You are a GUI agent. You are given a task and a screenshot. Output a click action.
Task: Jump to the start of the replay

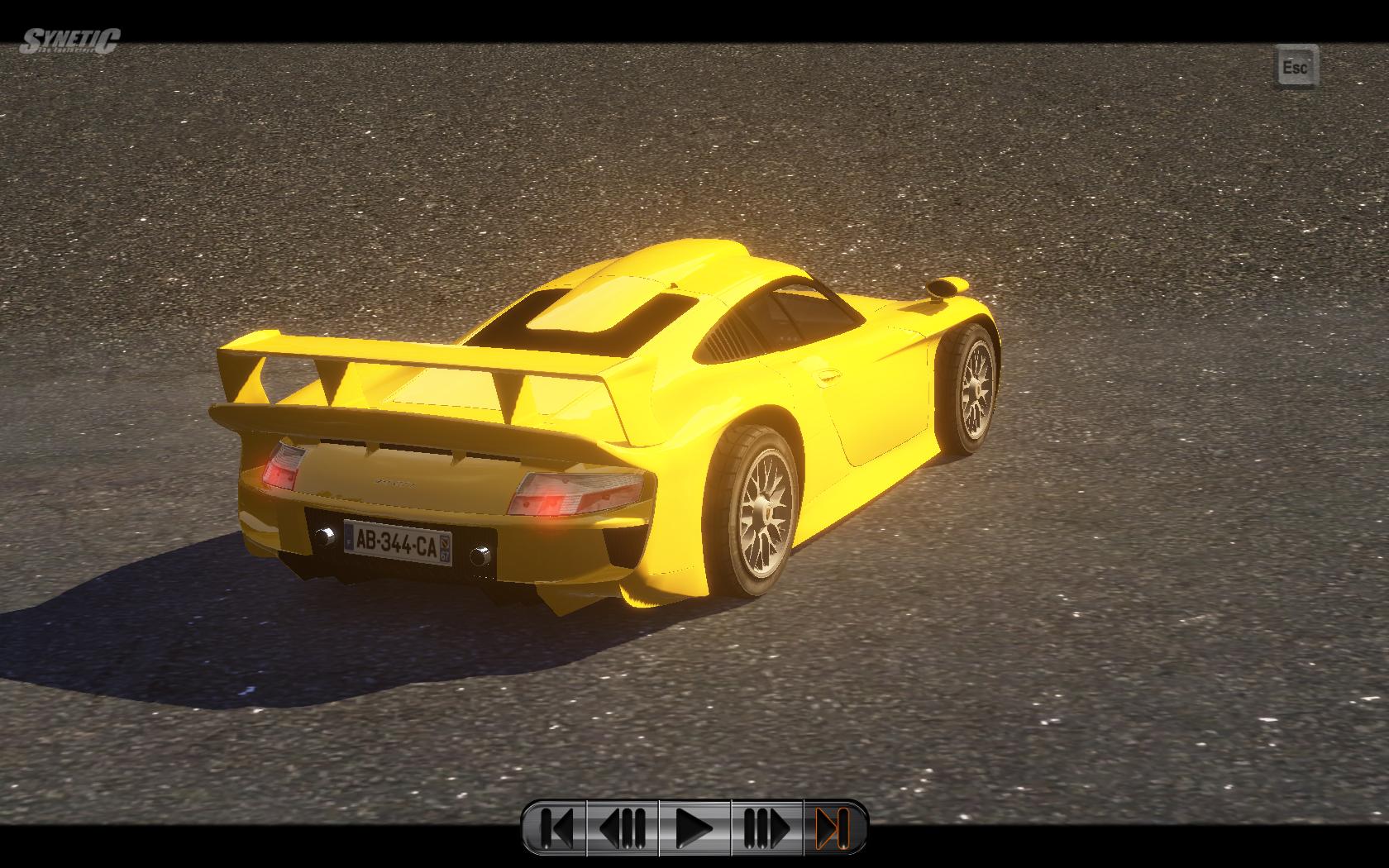point(556,827)
